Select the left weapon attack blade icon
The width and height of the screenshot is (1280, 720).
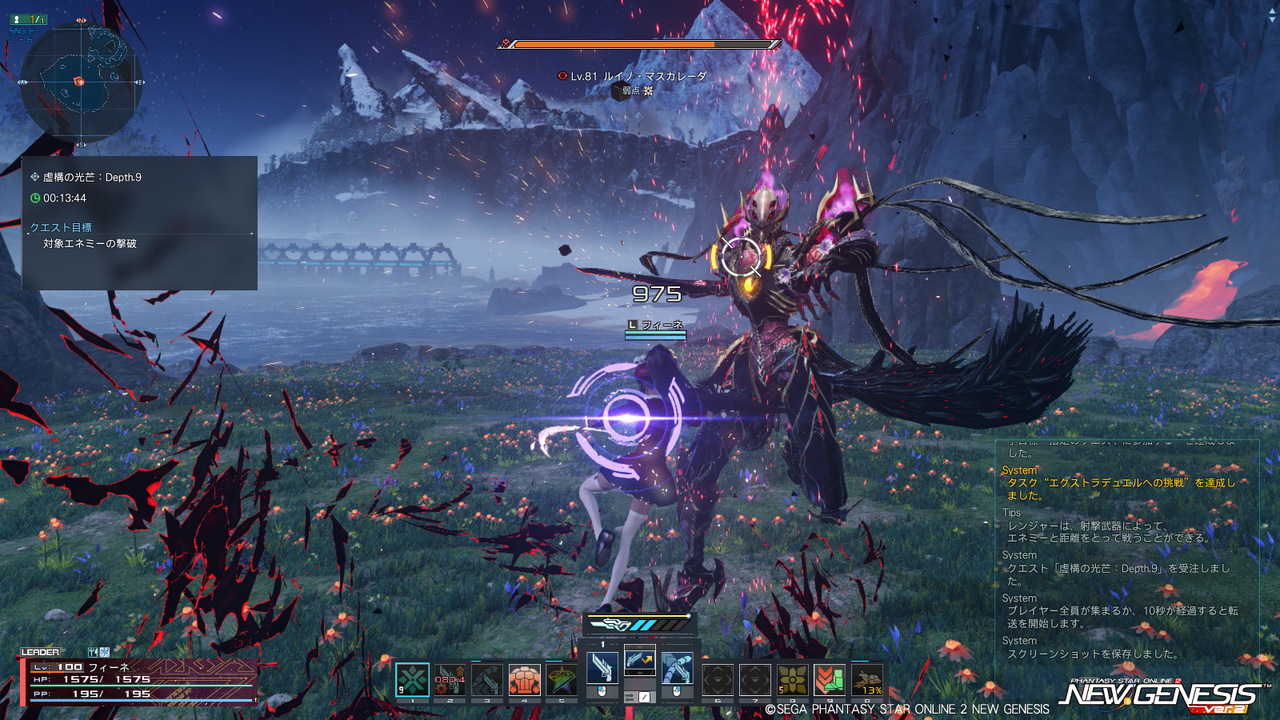point(602,668)
